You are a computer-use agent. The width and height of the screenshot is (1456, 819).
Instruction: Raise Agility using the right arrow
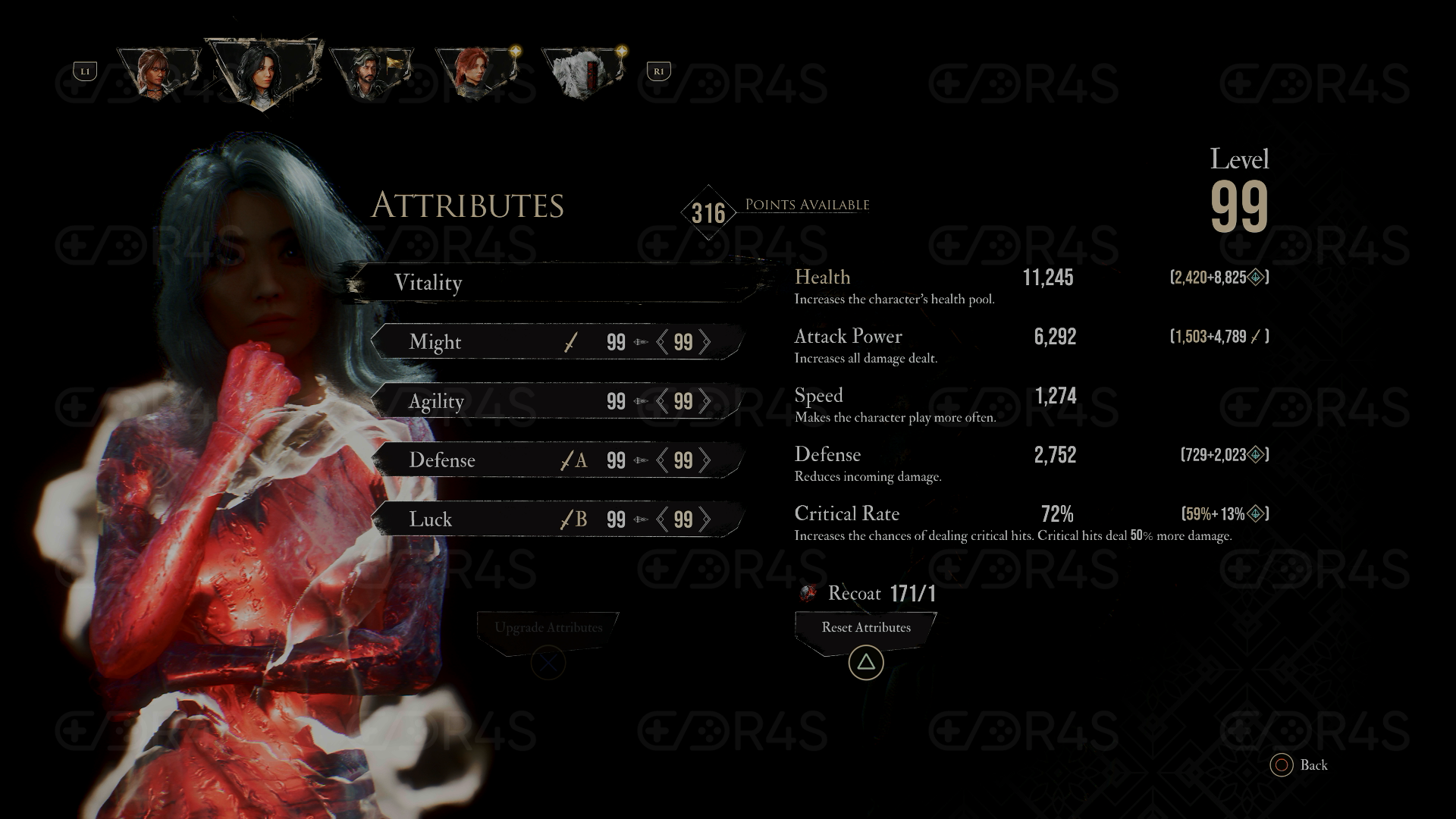tap(705, 401)
